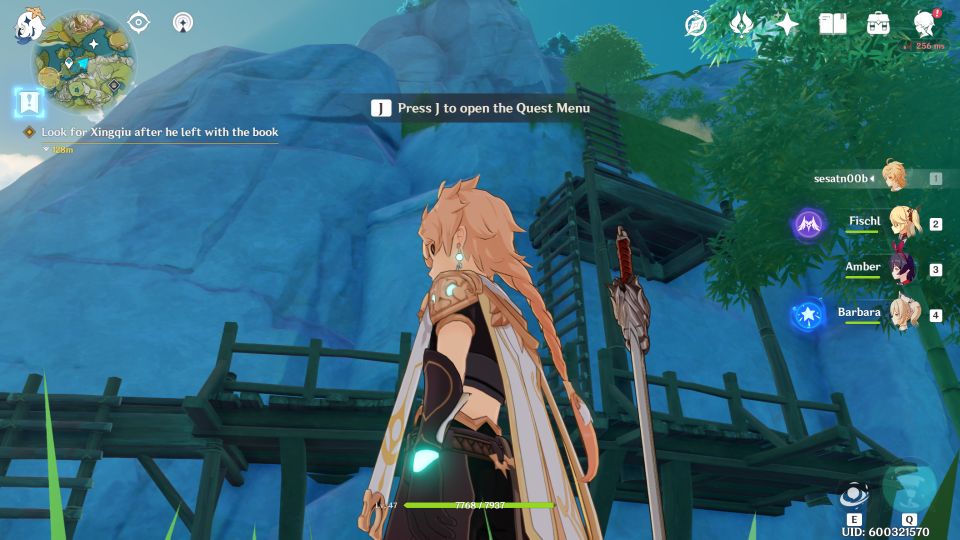The height and width of the screenshot is (540, 960).
Task: Trigger Fischl's purple elemental burst icon
Action: (809, 224)
